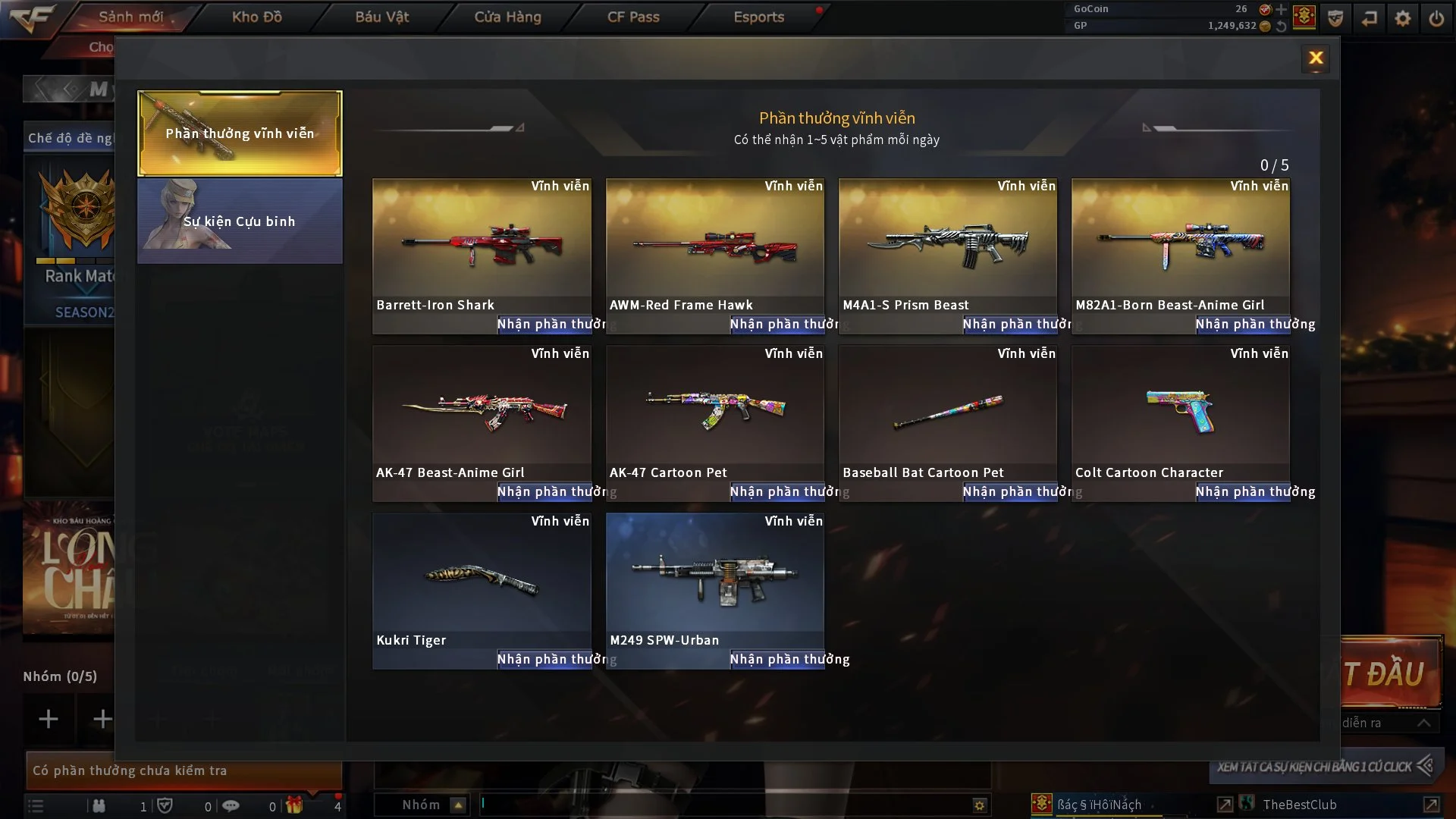Select the CF Pass menu item
1456x819 pixels.
point(632,17)
